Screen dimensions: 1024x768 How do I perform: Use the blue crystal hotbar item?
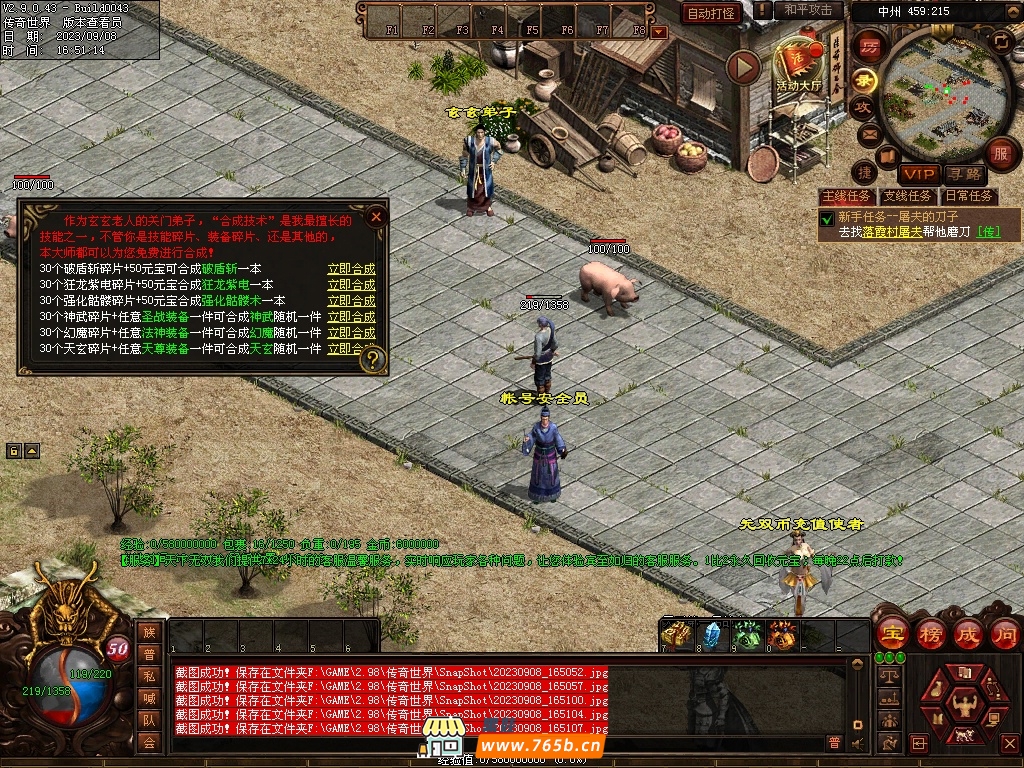click(712, 636)
